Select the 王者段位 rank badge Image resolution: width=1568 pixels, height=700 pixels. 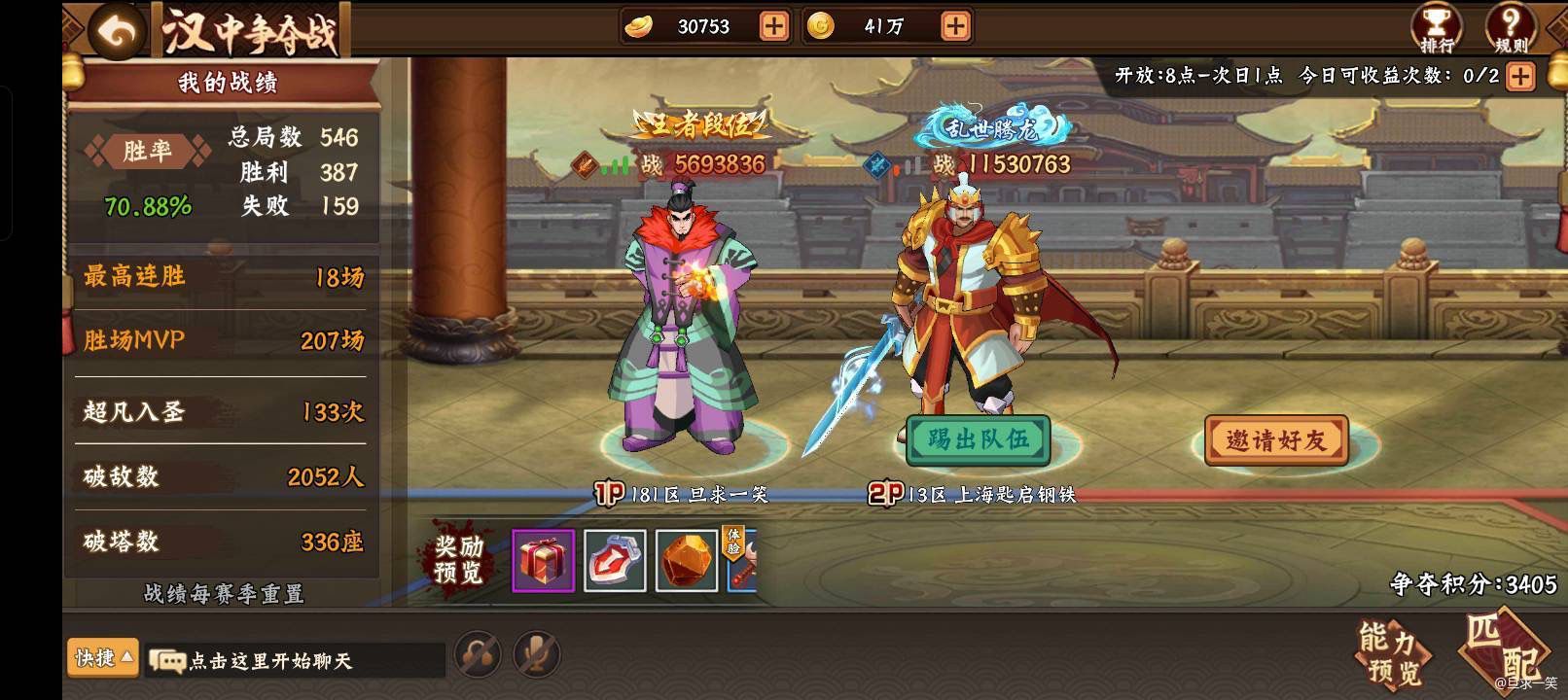(702, 125)
